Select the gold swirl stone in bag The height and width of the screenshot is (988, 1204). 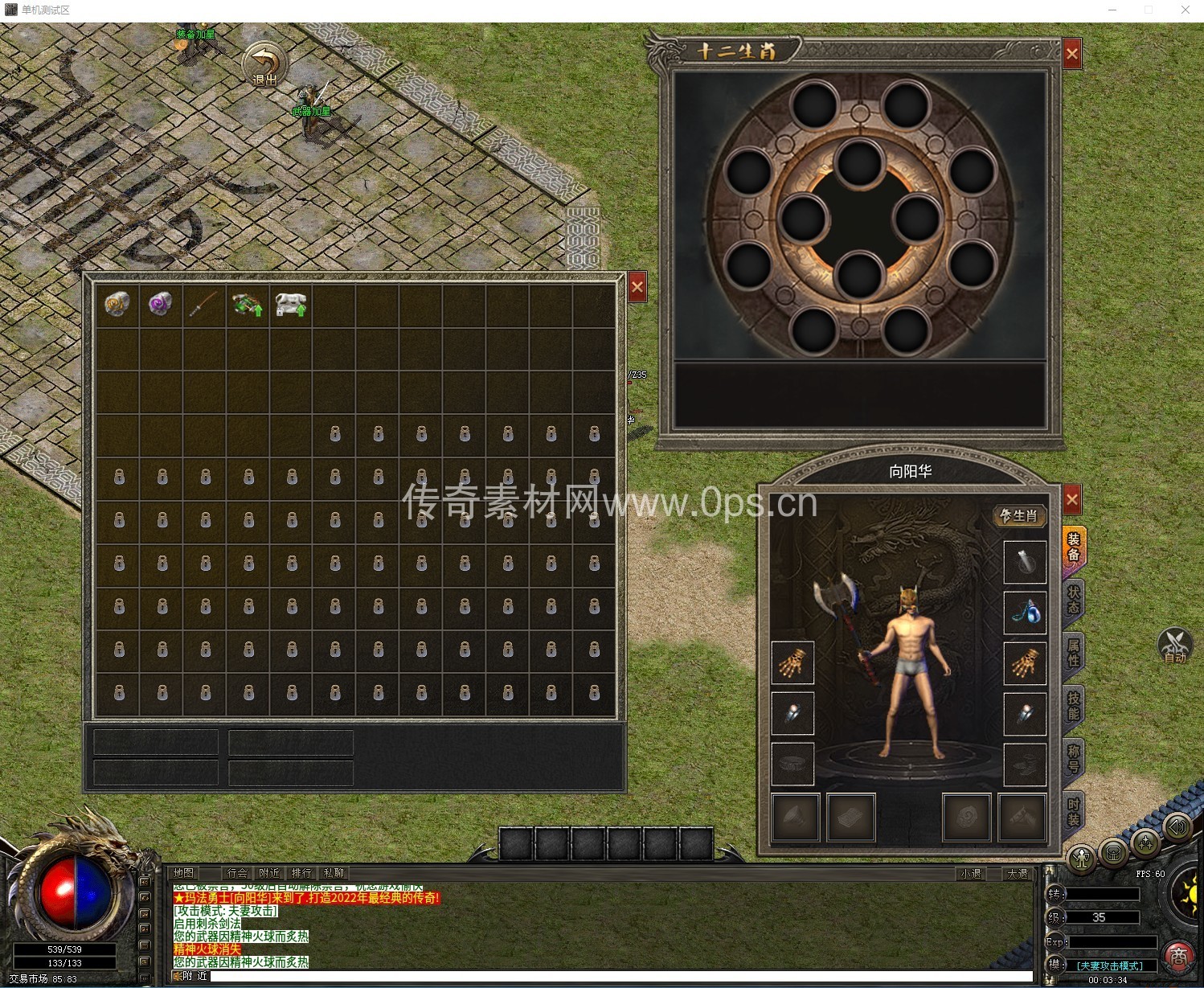tap(117, 305)
